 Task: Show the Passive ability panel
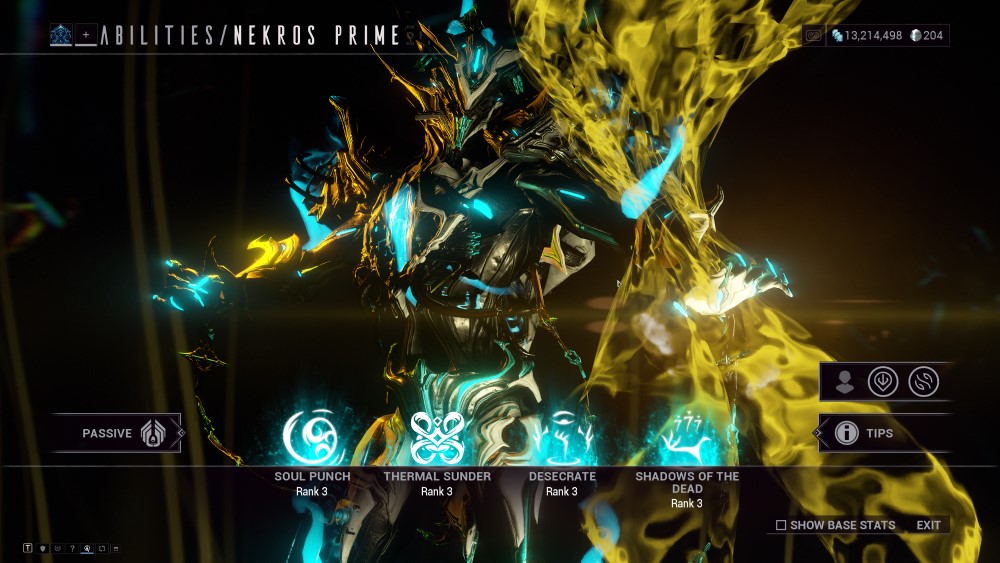(117, 433)
